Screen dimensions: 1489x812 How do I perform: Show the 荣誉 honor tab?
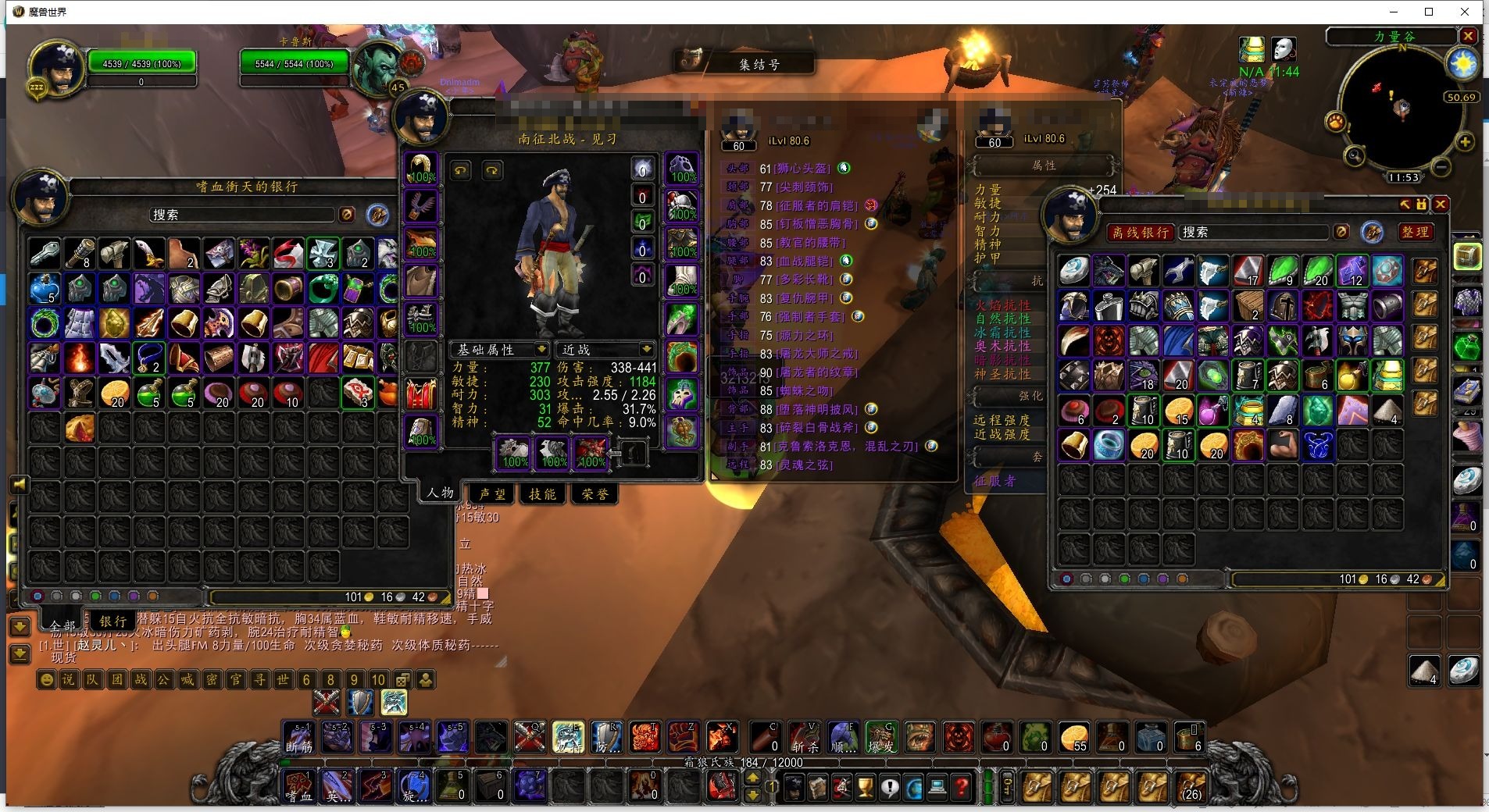pyautogui.click(x=595, y=493)
